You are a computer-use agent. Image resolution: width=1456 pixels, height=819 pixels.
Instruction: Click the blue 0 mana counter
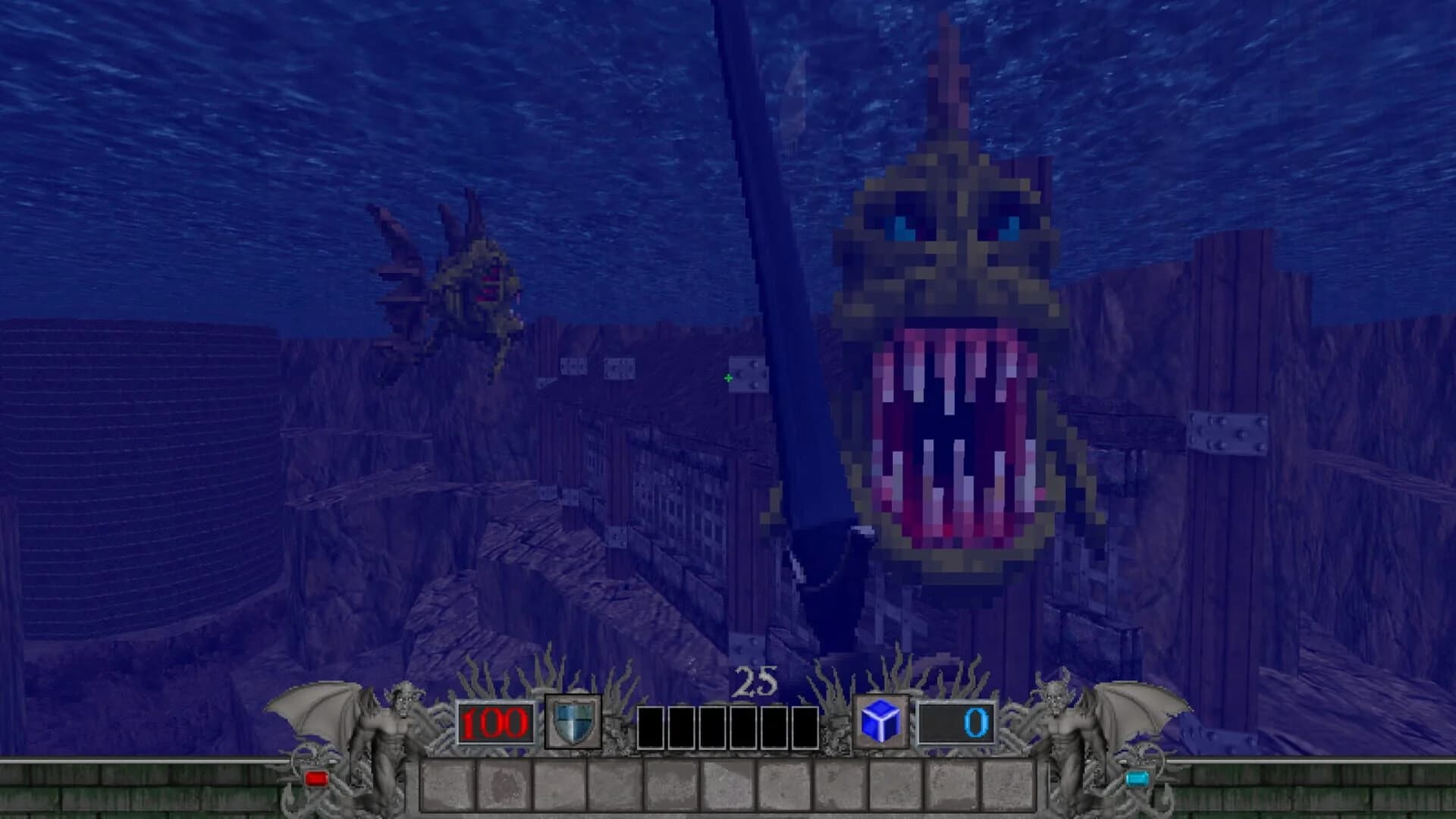(x=978, y=723)
